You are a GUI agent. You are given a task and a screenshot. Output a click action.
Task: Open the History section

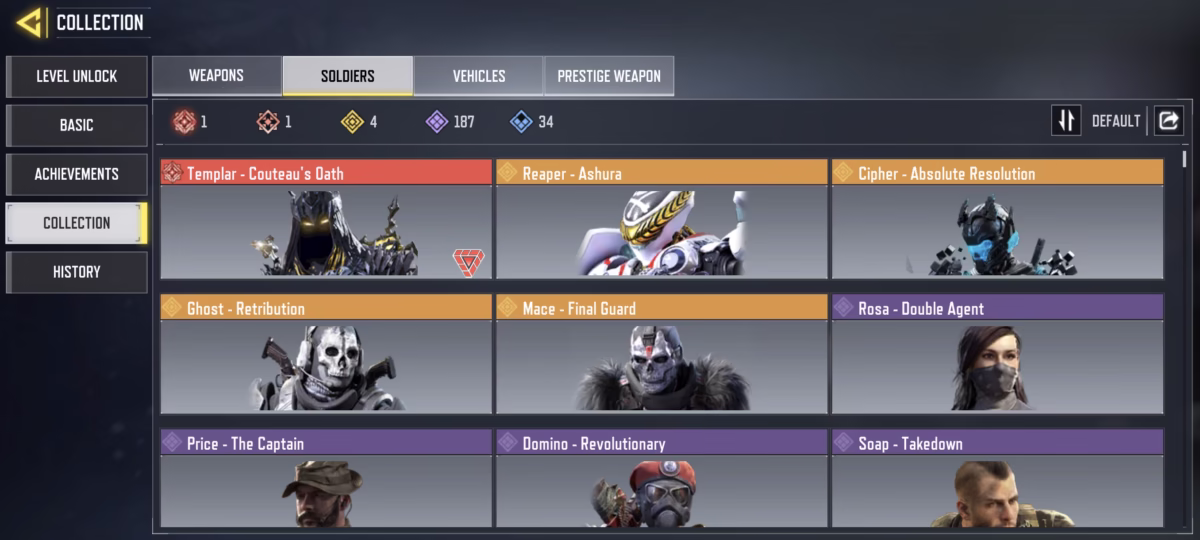click(77, 272)
